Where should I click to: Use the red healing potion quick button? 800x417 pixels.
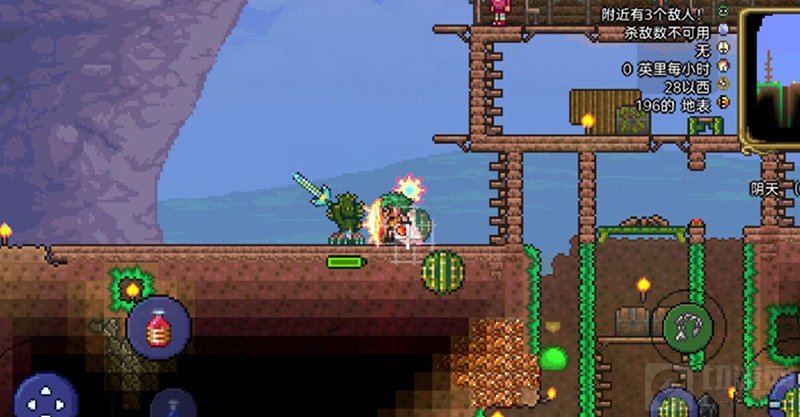coord(158,327)
